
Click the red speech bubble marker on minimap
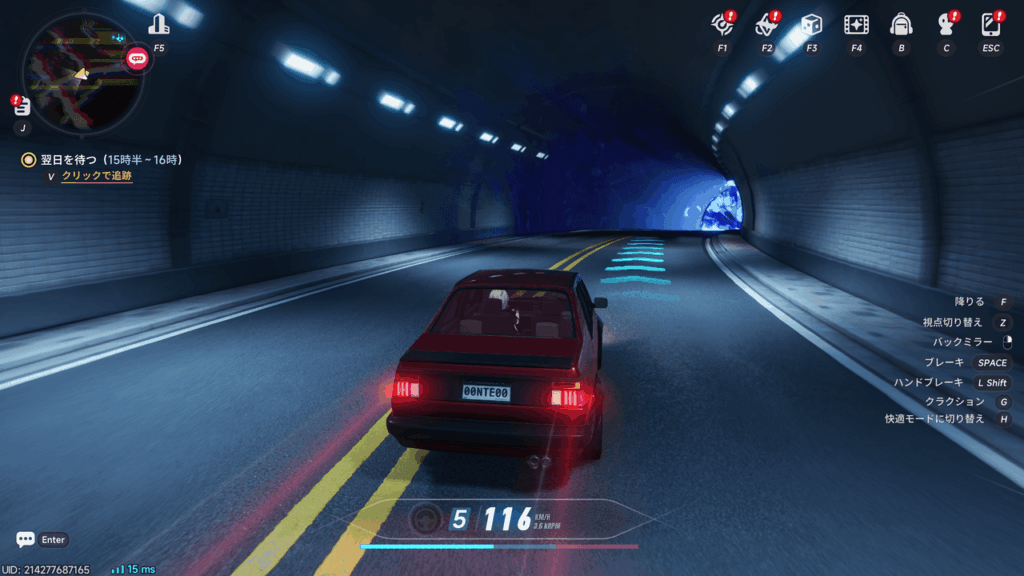(x=137, y=58)
